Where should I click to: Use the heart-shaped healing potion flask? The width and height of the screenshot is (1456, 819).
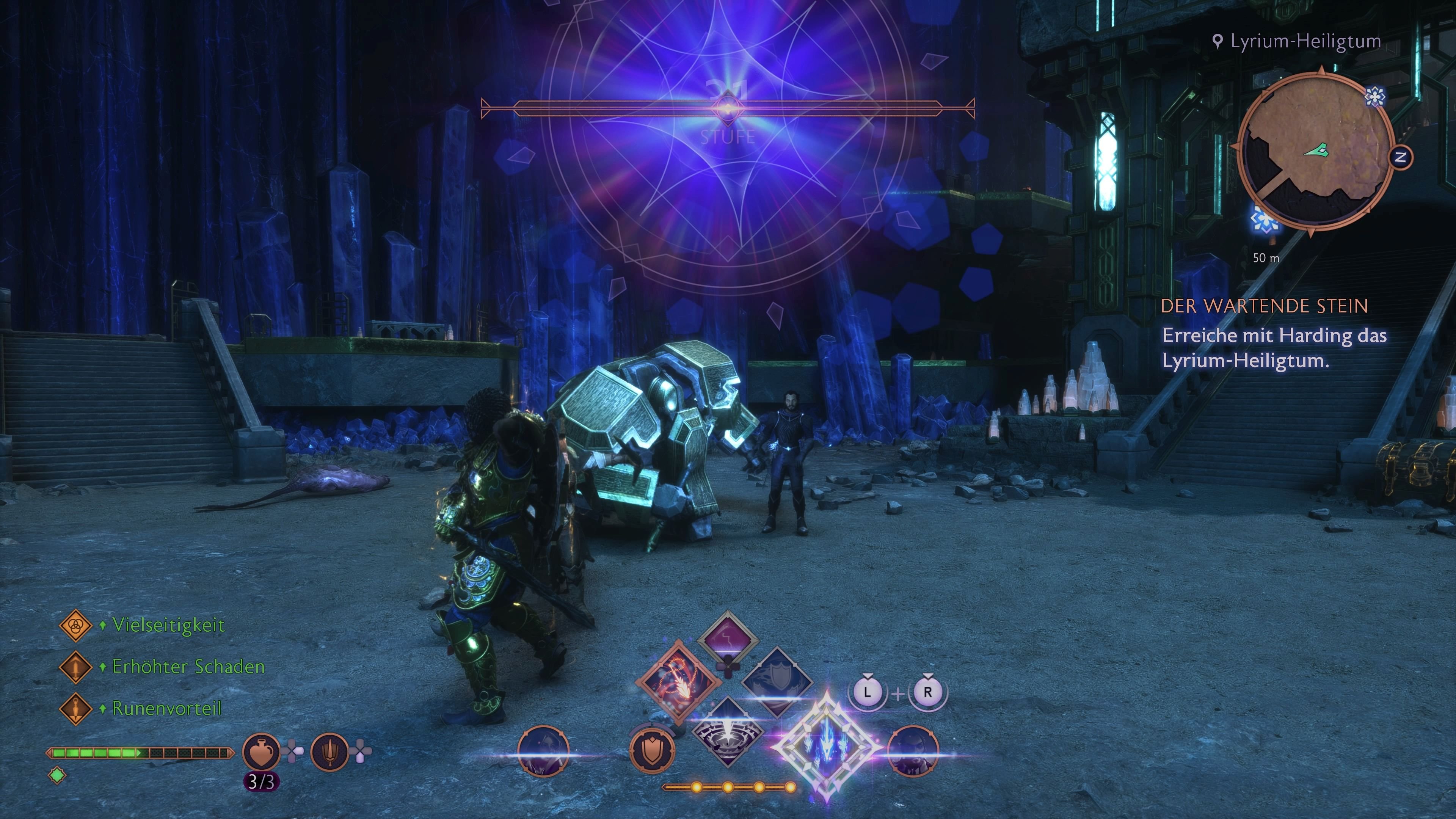tap(260, 751)
